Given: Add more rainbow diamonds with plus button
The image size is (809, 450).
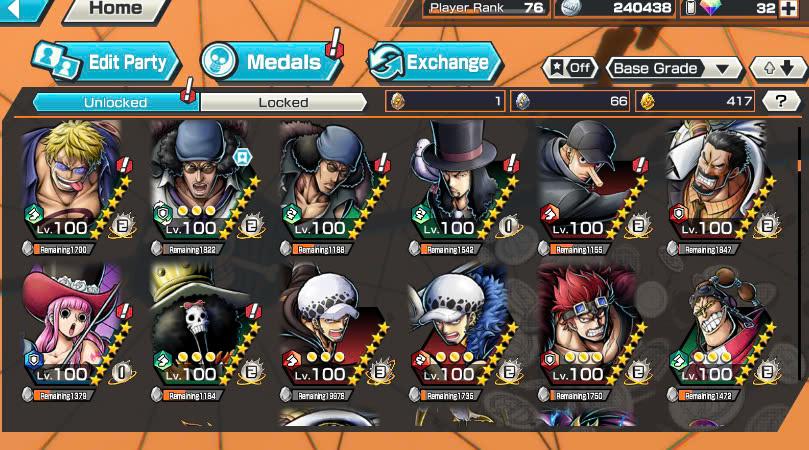Looking at the screenshot, I should 793,9.
